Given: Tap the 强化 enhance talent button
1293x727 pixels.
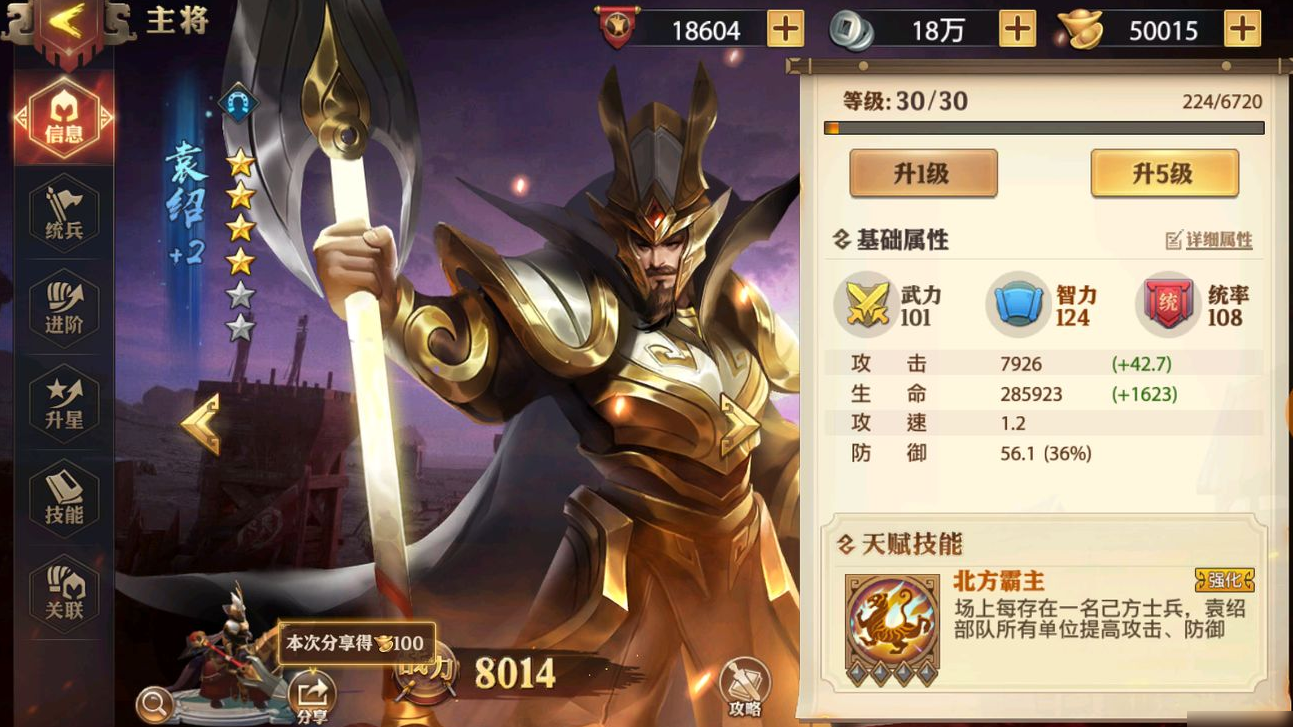Looking at the screenshot, I should point(1224,580).
